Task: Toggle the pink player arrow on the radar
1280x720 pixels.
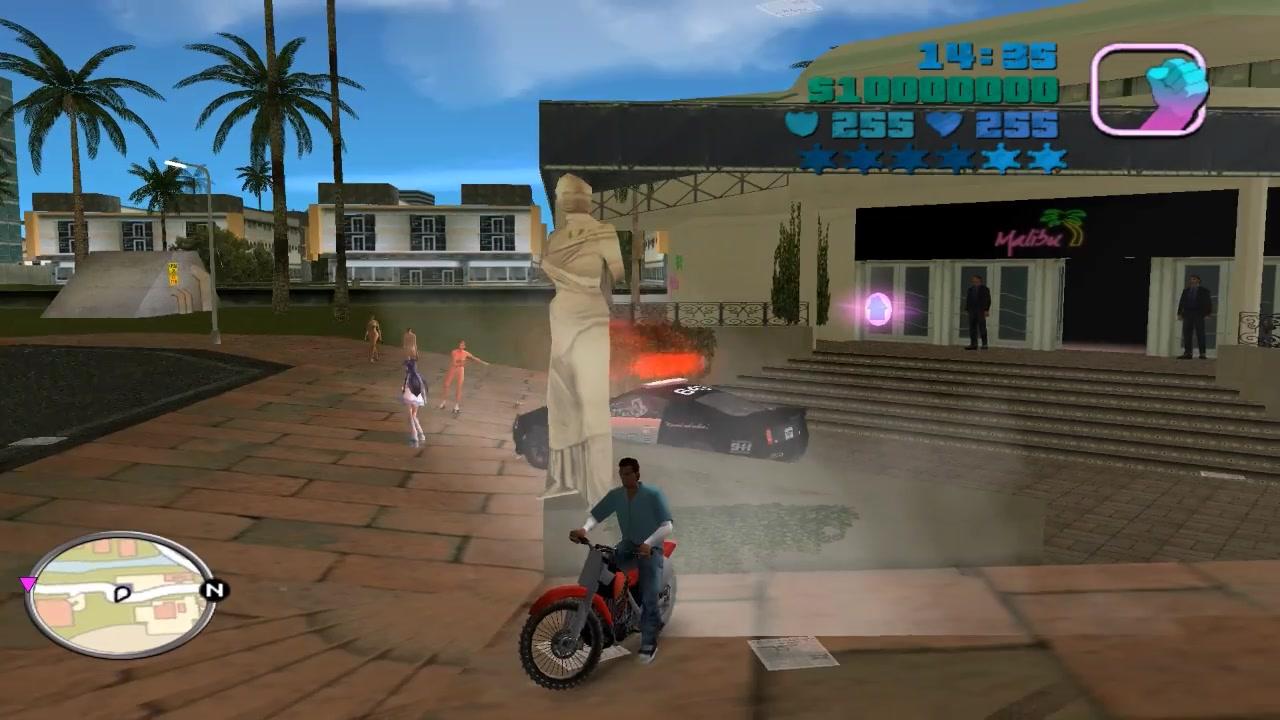Action: (x=30, y=582)
